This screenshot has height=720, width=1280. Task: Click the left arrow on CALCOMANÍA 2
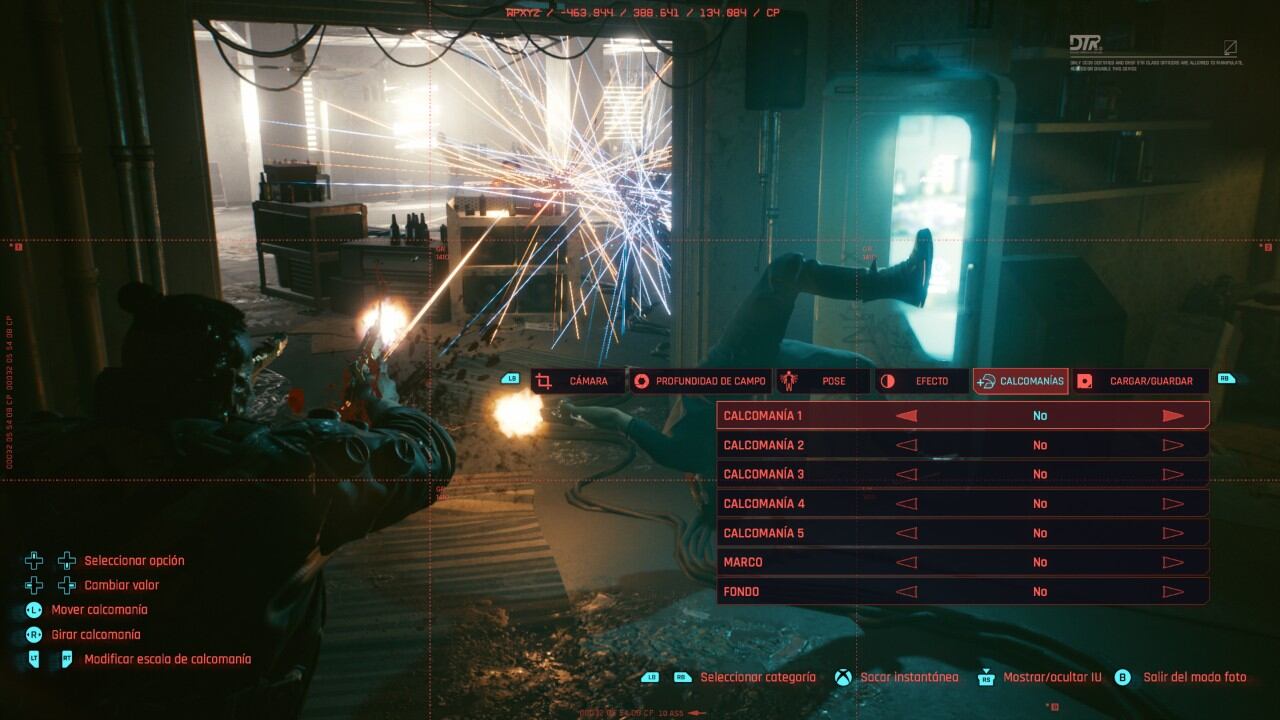(x=905, y=444)
